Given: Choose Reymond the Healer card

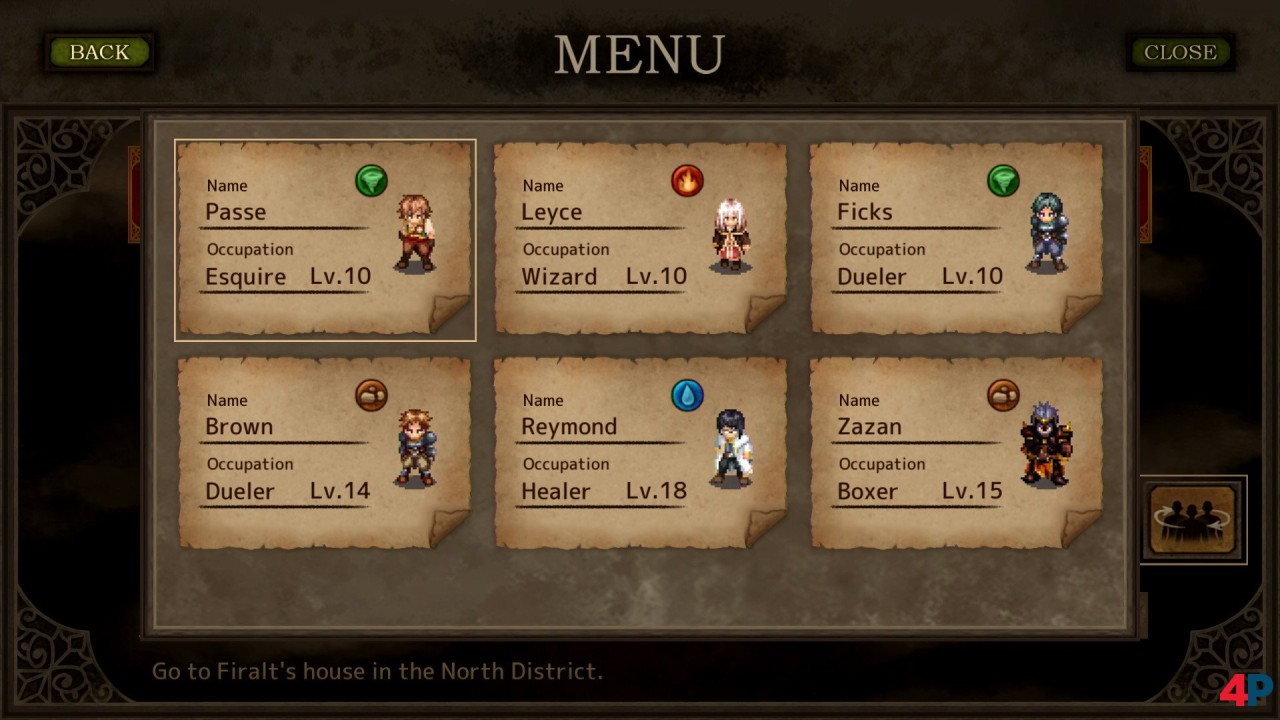Looking at the screenshot, I should pos(640,453).
